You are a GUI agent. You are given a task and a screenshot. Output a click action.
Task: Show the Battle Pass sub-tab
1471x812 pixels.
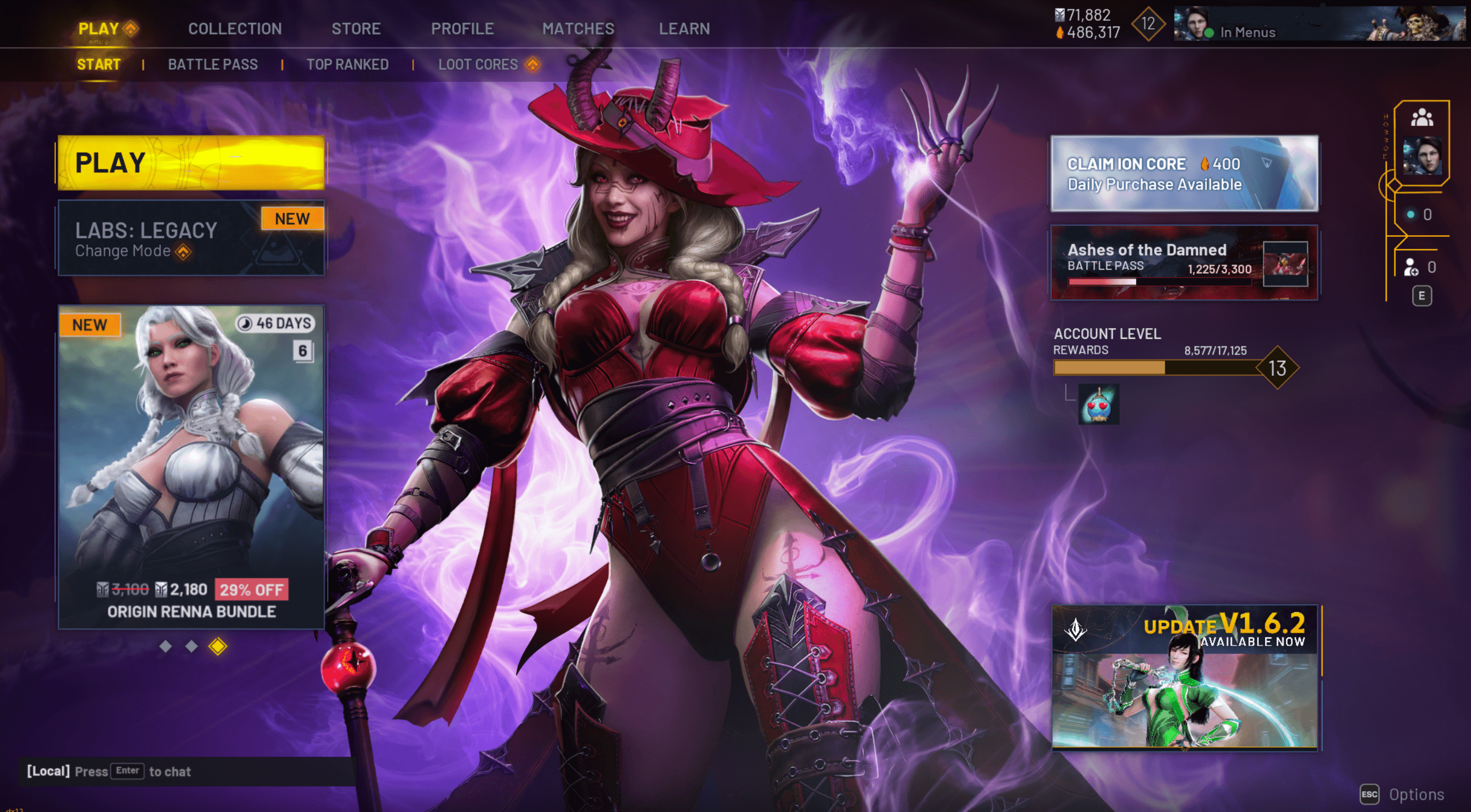click(213, 65)
